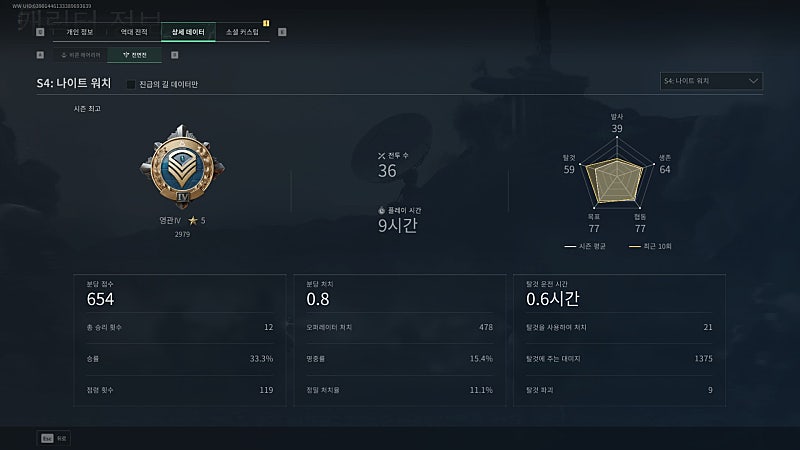Toggle the 진급의 길 데이터만 checkbox
The height and width of the screenshot is (450, 800).
tap(131, 84)
